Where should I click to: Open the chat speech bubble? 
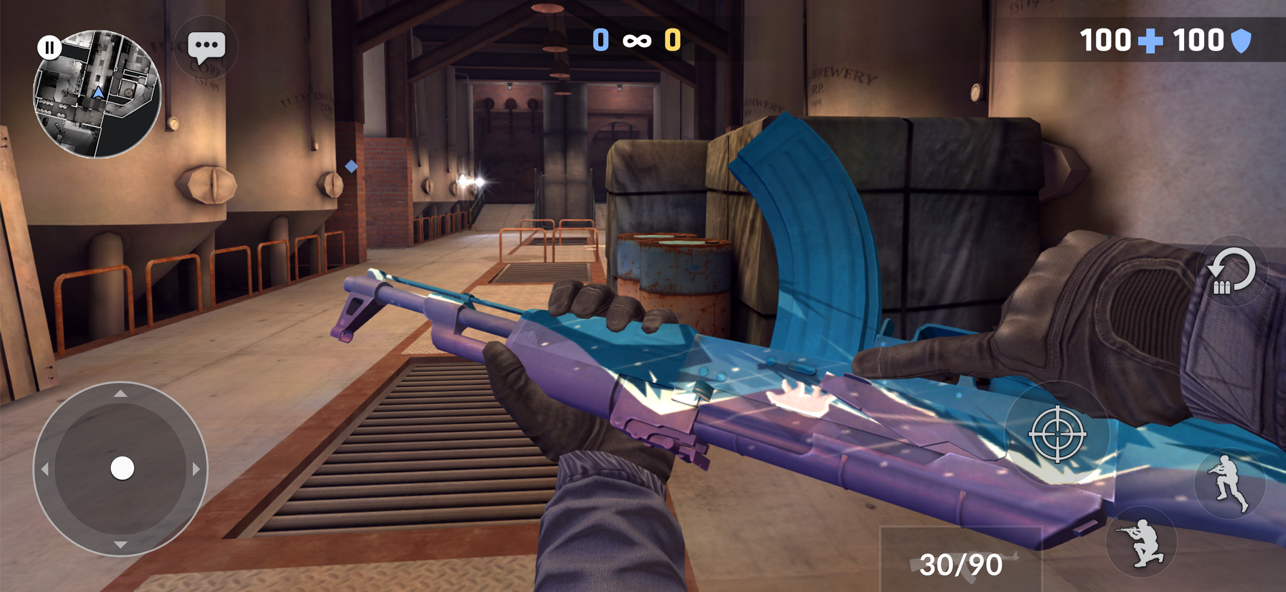[206, 47]
